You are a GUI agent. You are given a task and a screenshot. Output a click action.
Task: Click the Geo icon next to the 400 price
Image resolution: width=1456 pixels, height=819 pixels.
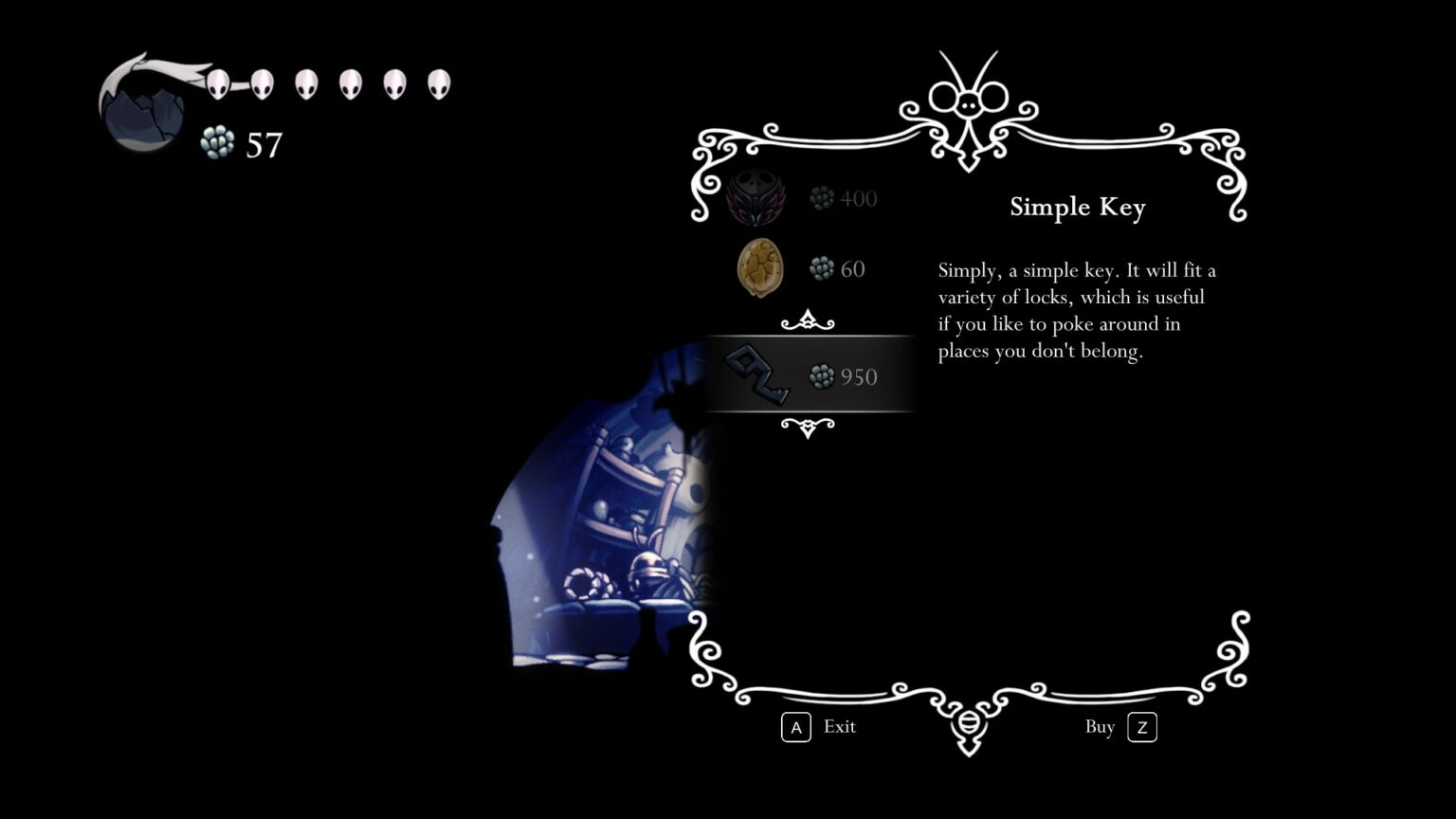819,198
